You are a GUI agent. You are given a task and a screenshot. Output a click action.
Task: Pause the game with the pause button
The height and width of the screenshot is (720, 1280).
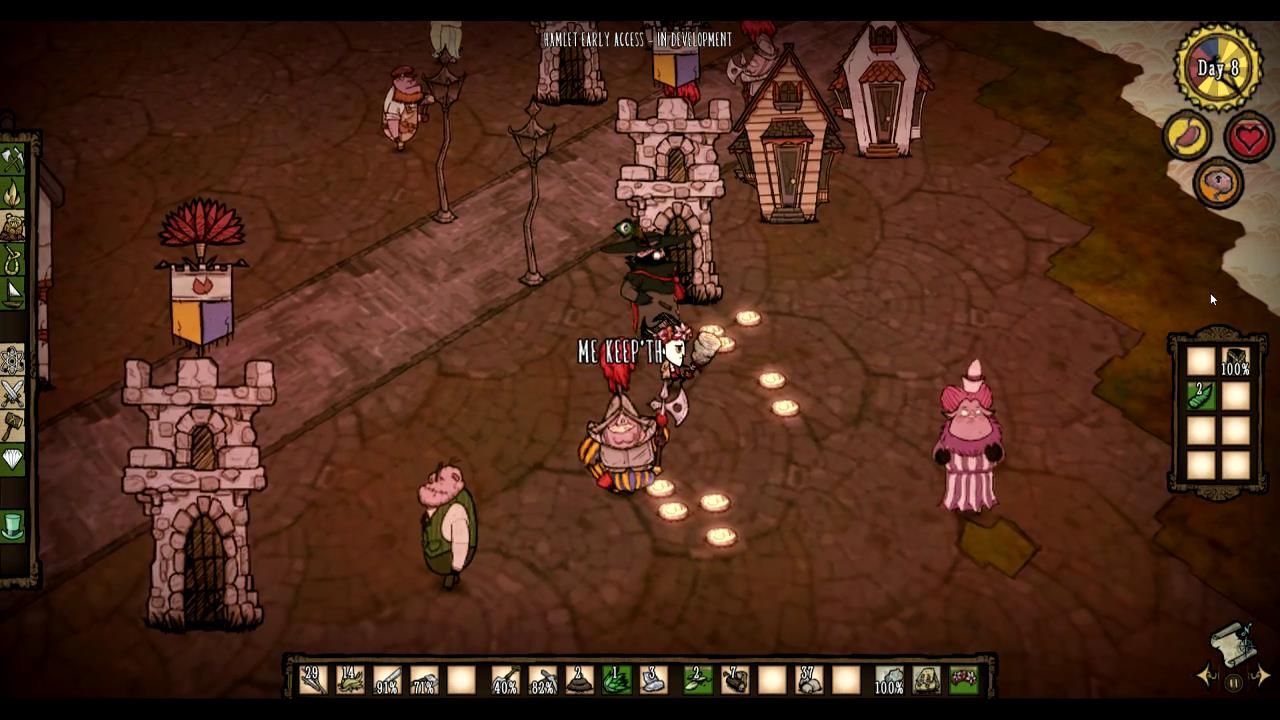point(1233,682)
